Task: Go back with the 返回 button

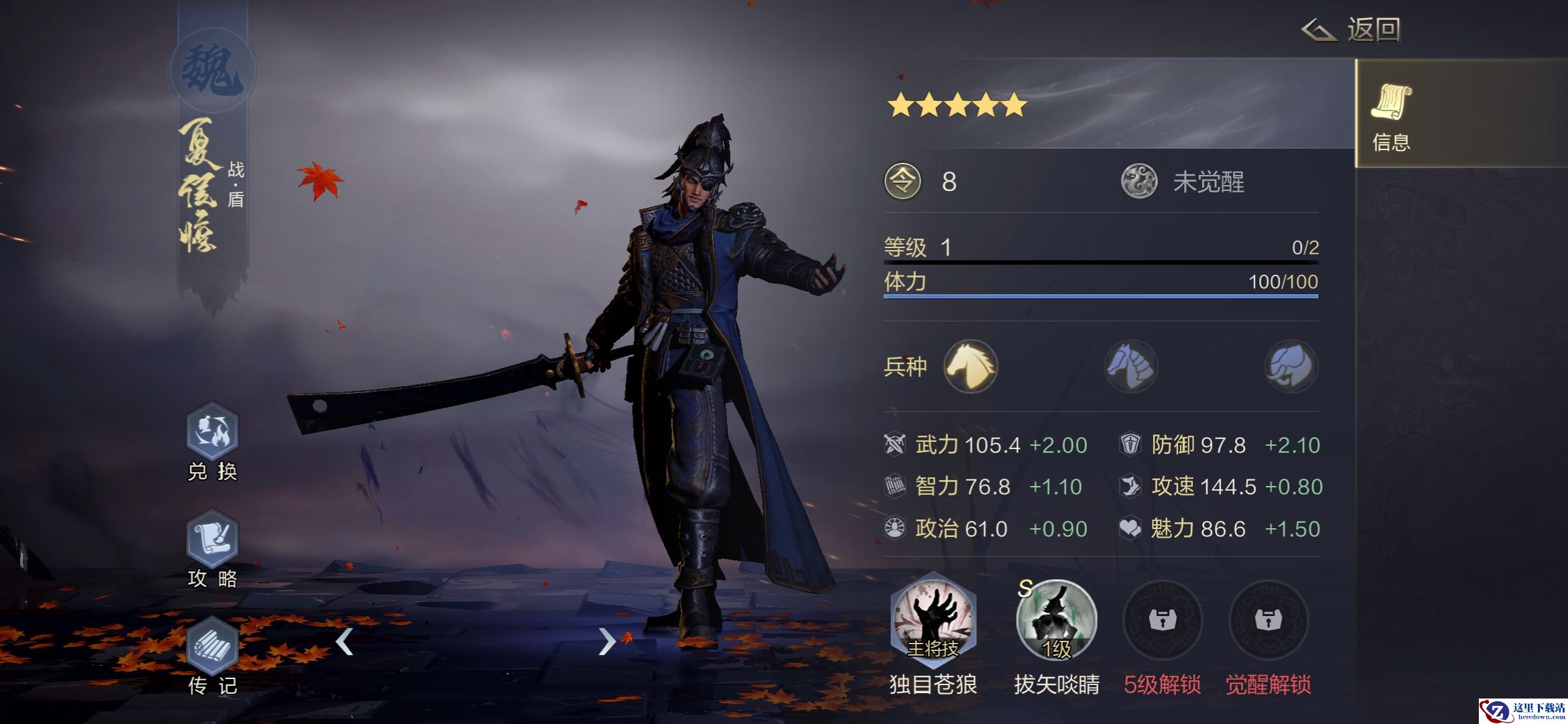Action: click(x=1352, y=29)
